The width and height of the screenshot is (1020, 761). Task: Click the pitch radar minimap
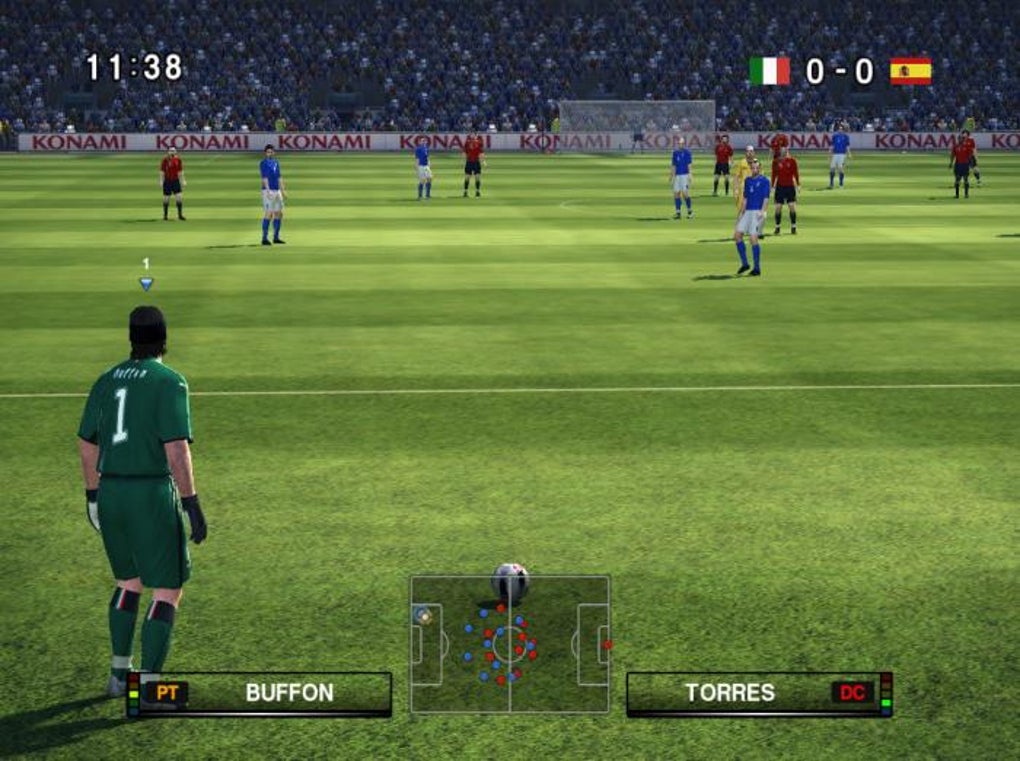tap(510, 644)
